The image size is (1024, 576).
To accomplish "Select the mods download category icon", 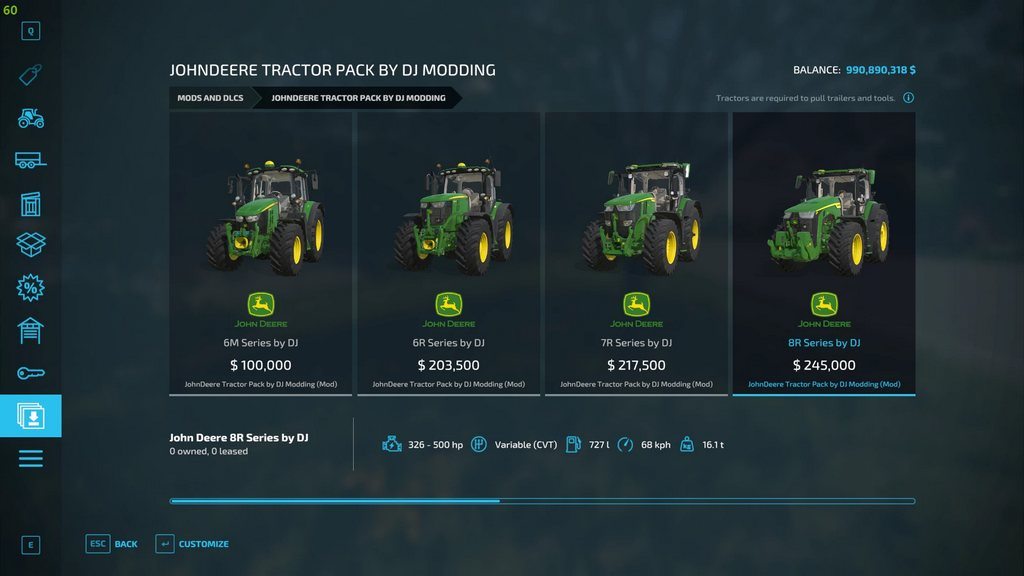I will (31, 415).
